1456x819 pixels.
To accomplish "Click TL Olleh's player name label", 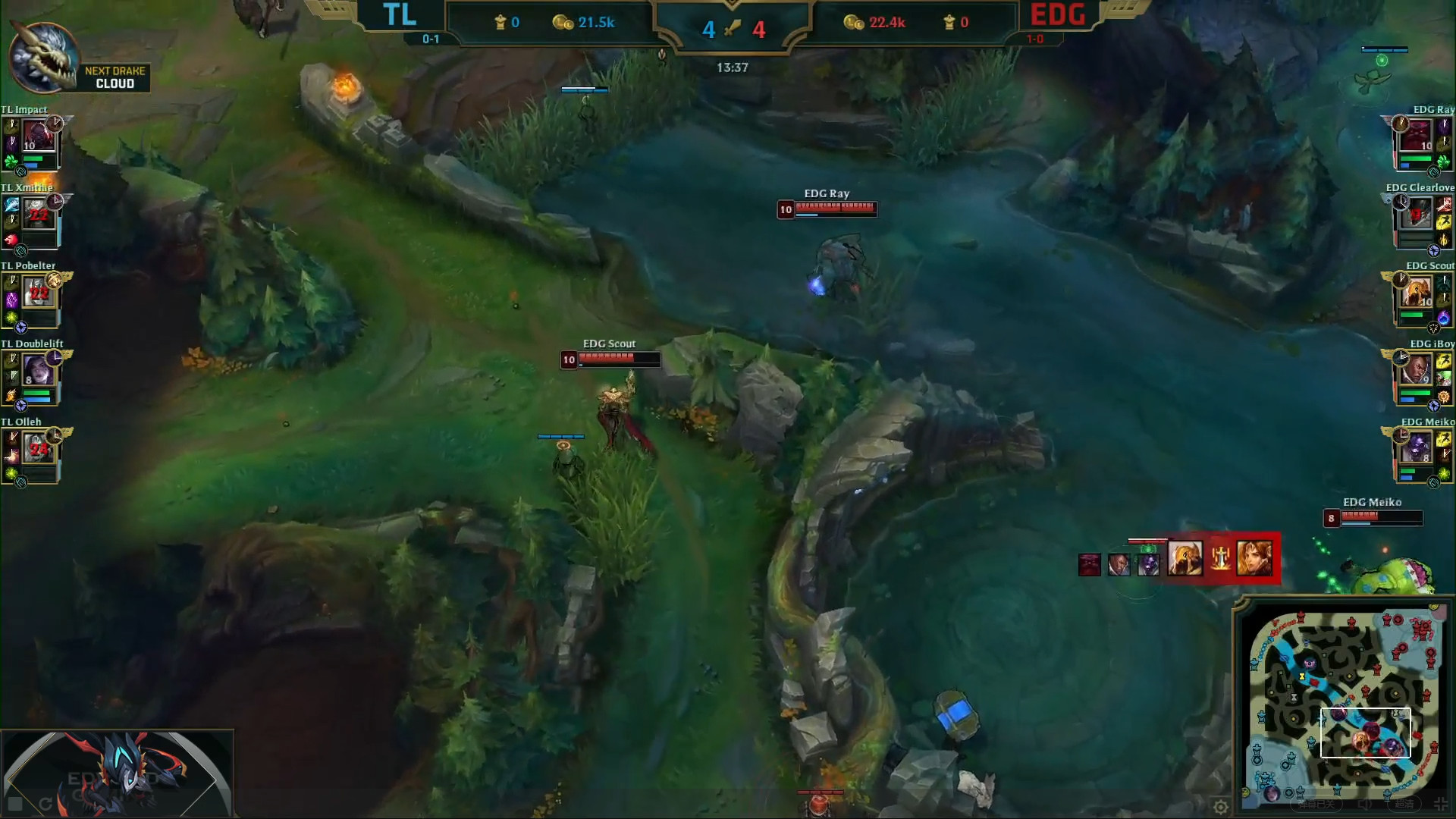I will [x=23, y=422].
